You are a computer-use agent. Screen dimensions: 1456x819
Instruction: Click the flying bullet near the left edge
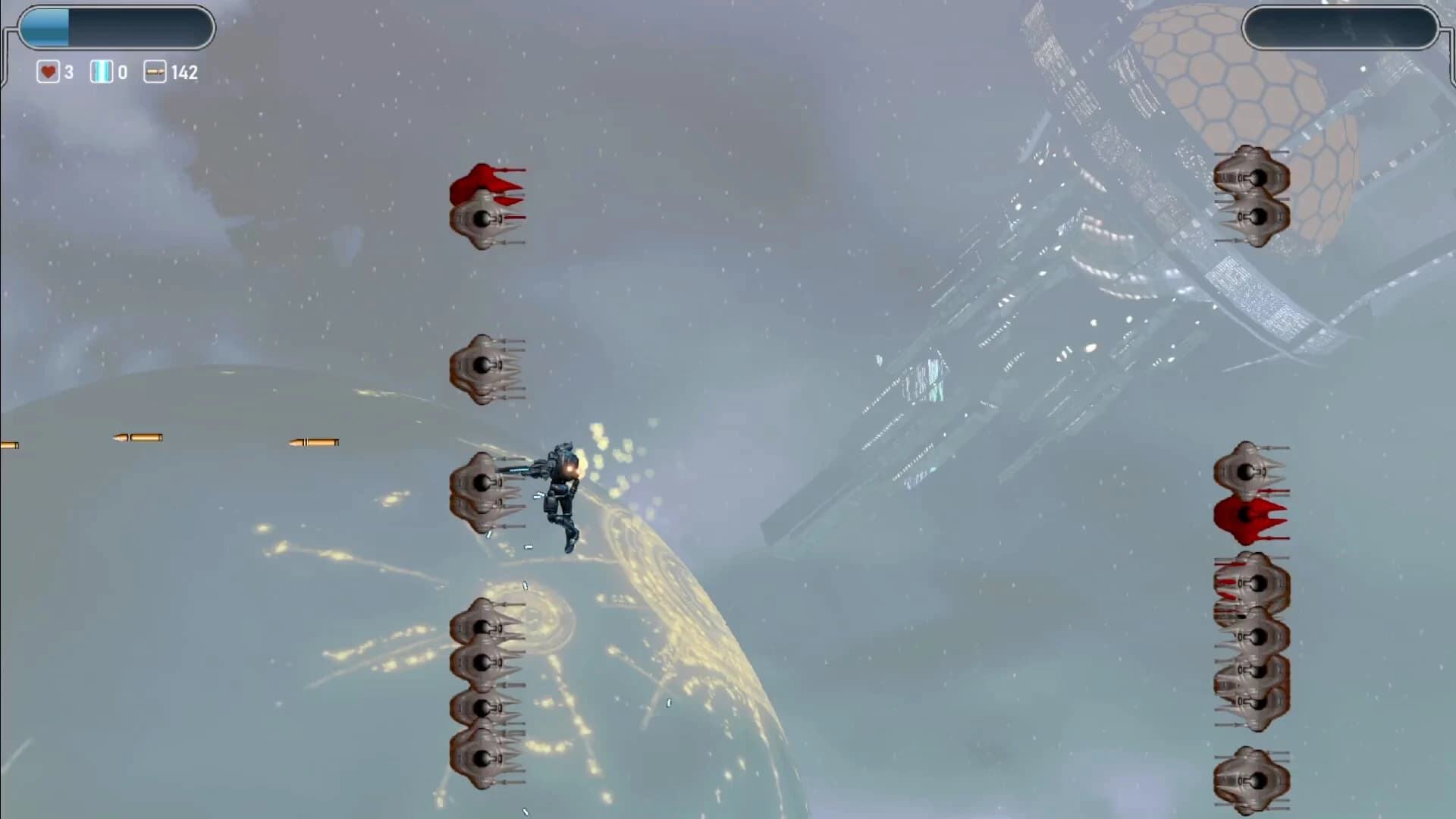coord(136,438)
